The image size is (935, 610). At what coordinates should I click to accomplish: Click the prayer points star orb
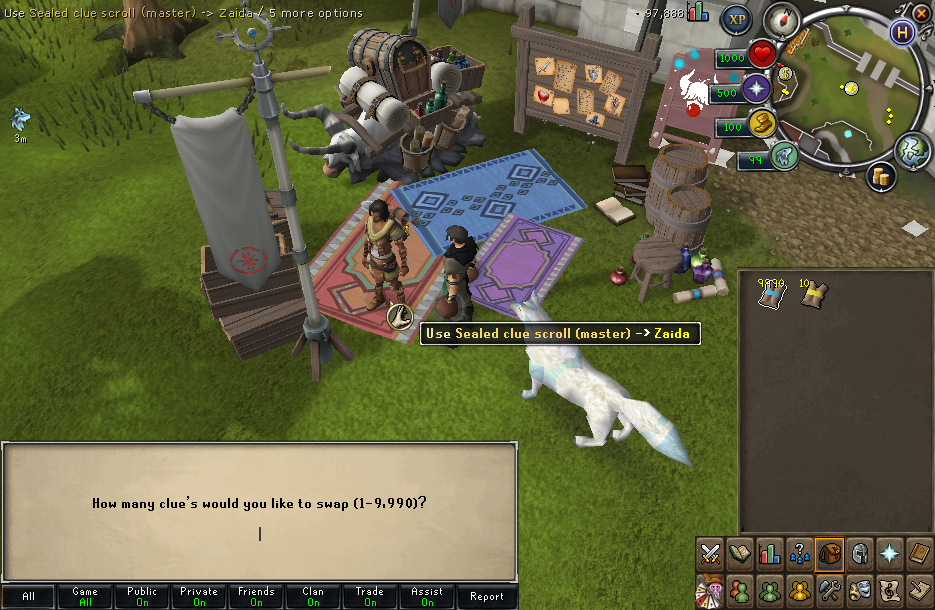(x=757, y=90)
